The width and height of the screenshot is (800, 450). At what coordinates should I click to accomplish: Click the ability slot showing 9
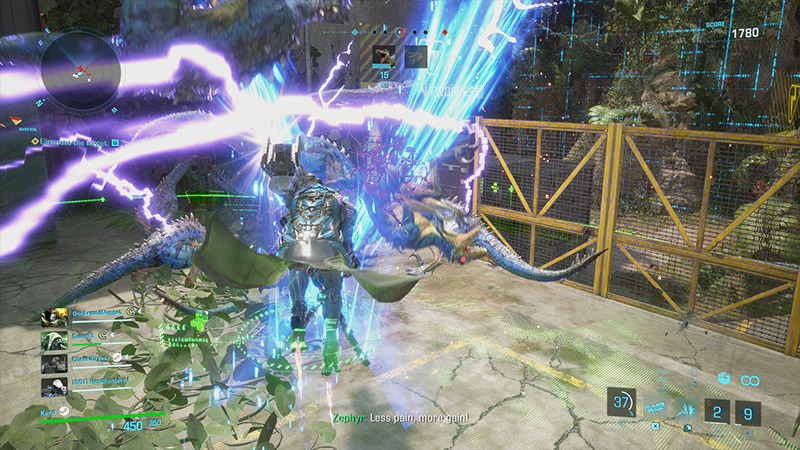click(x=747, y=411)
